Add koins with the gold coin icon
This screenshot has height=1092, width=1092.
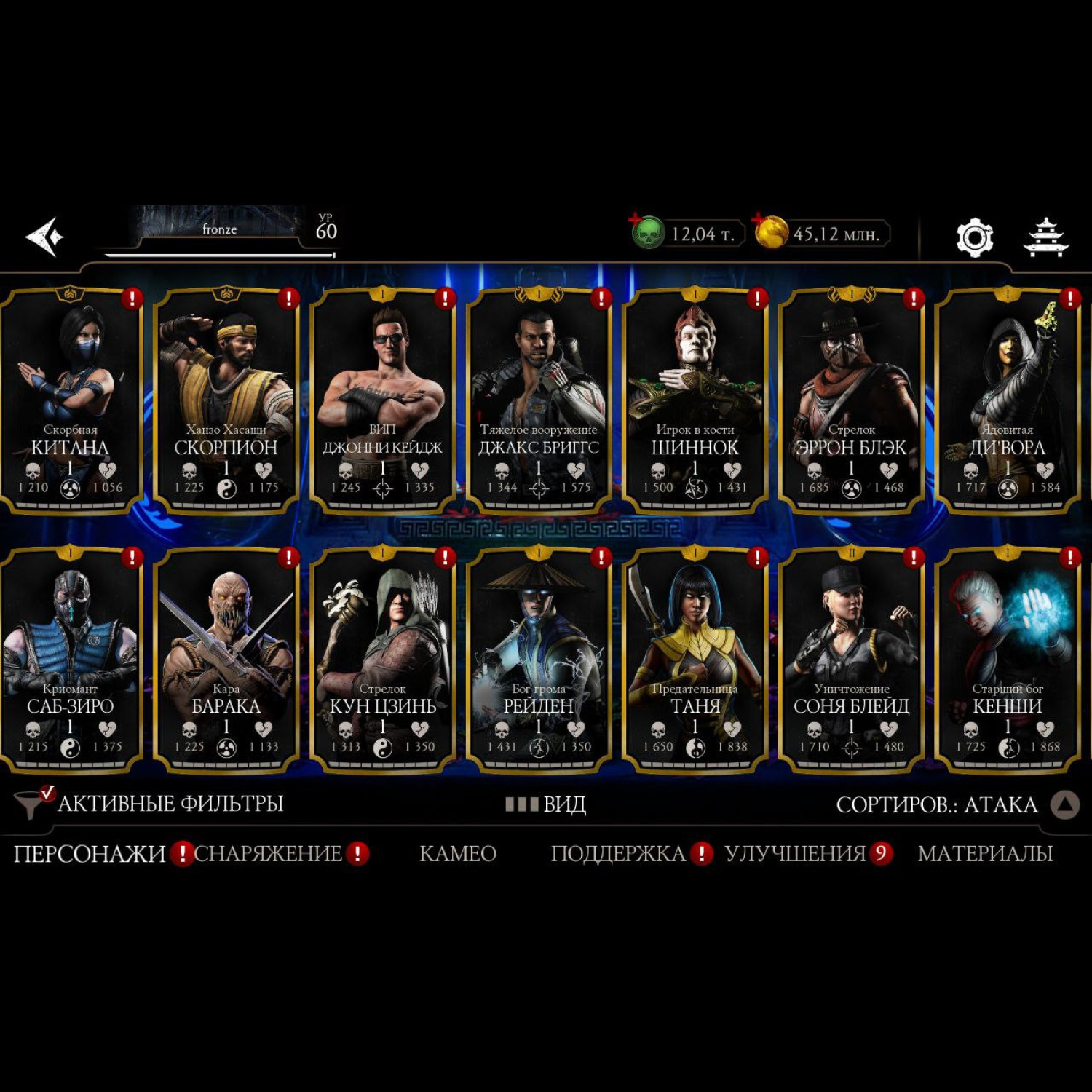tap(770, 233)
